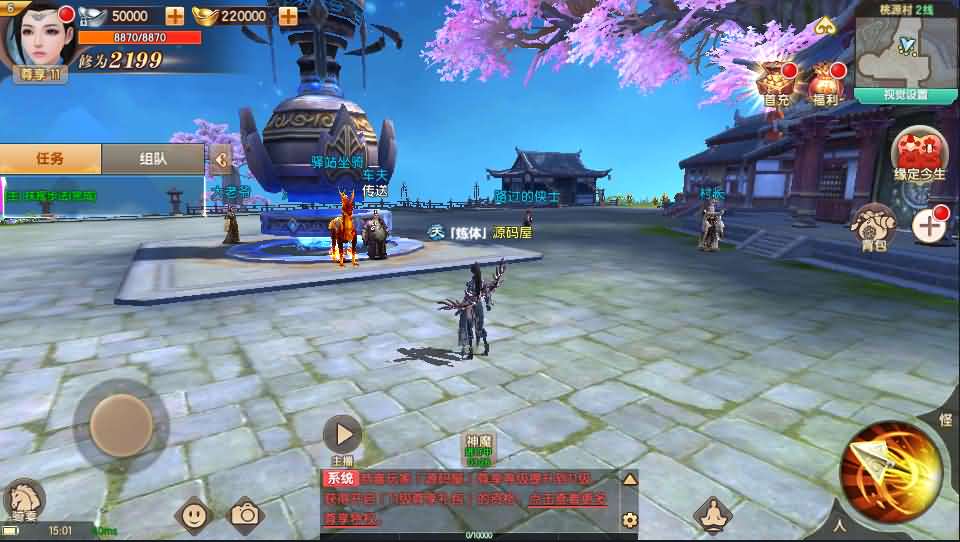Viewport: 960px width, 542px height.
Task: Open 视觉设置 view settings under the minimap
Action: pos(905,95)
